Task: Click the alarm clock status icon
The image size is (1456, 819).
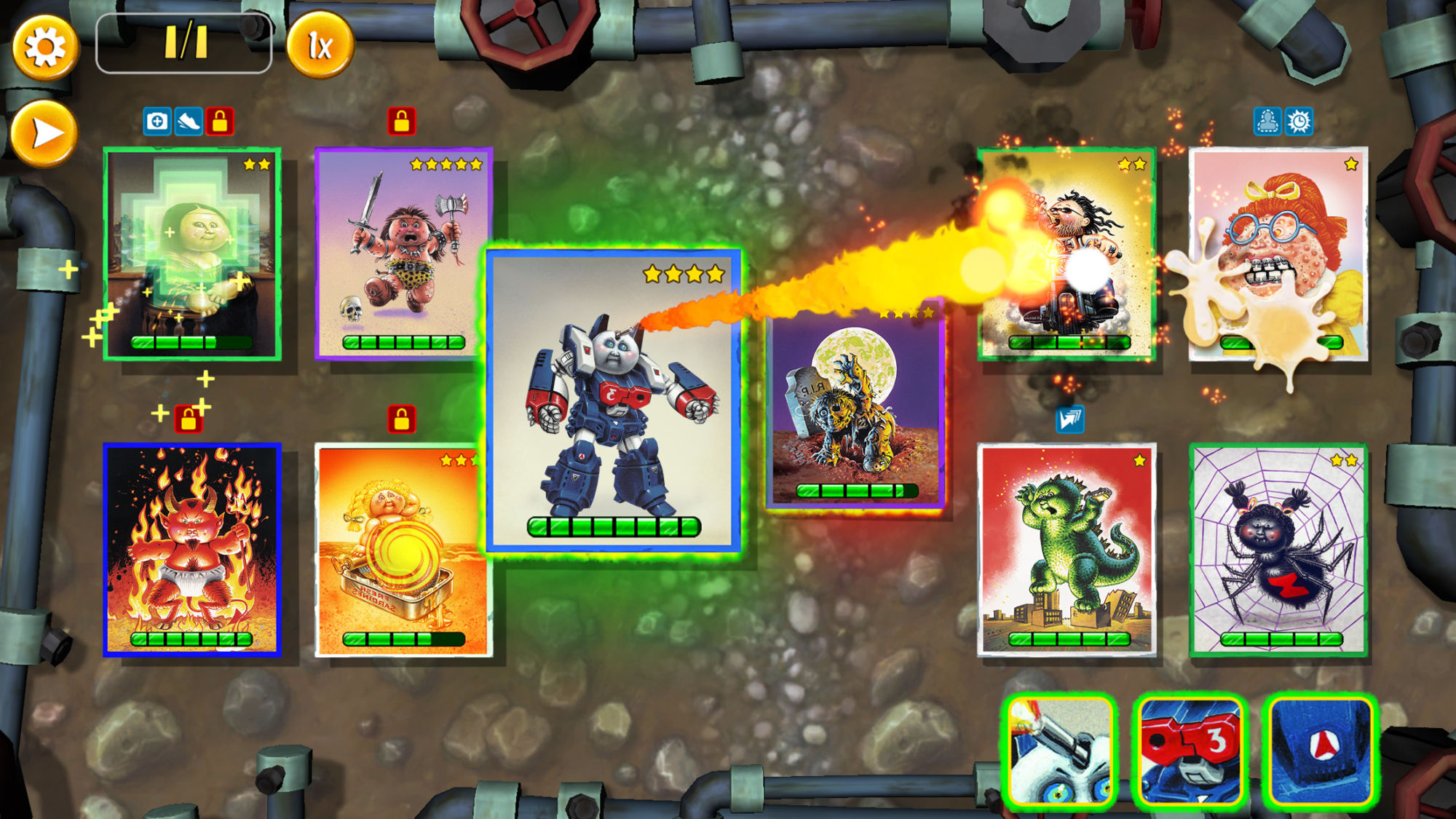Action: (x=1299, y=122)
